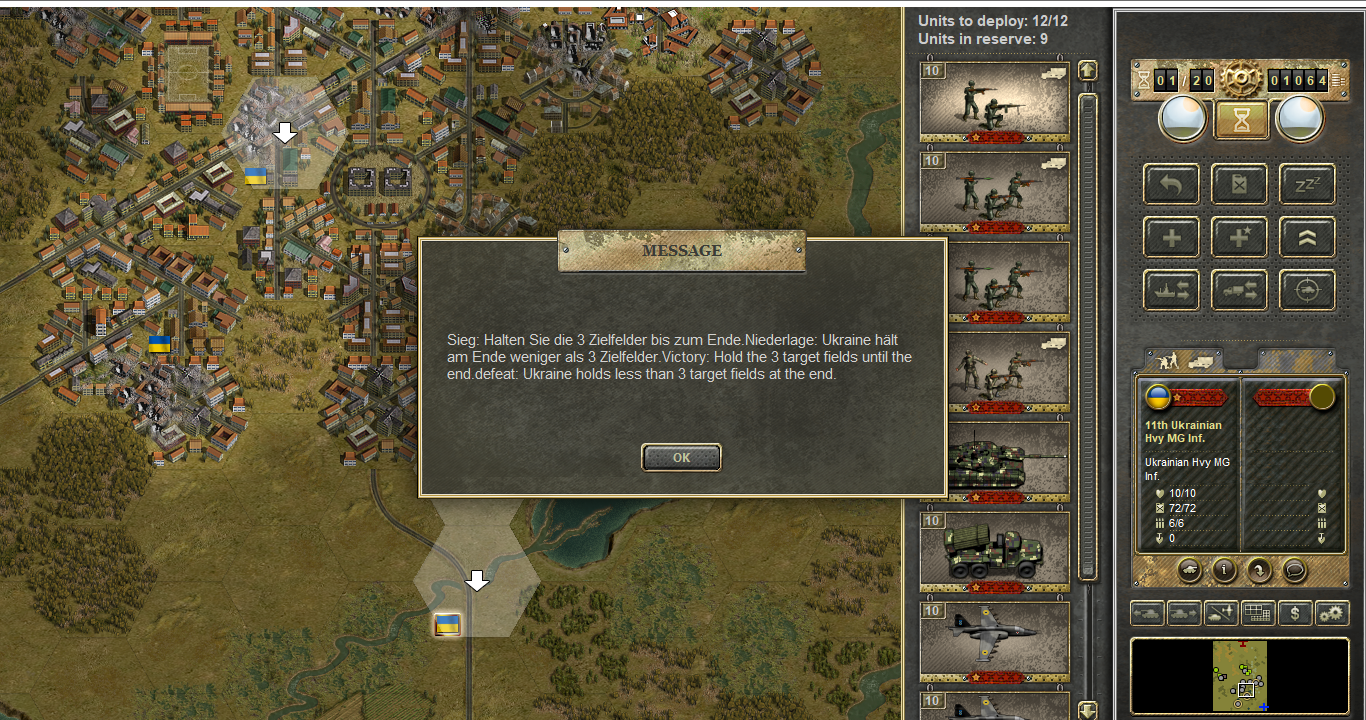Select the top heavy MG infantry card
The height and width of the screenshot is (720, 1366).
[994, 102]
